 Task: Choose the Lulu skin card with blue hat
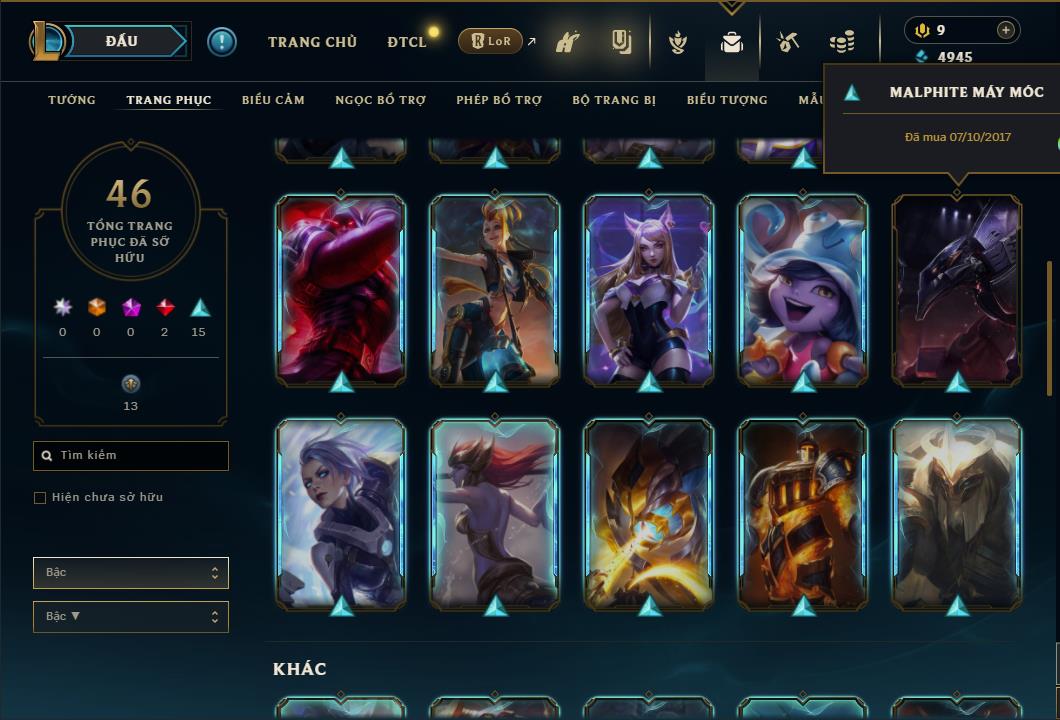point(803,290)
